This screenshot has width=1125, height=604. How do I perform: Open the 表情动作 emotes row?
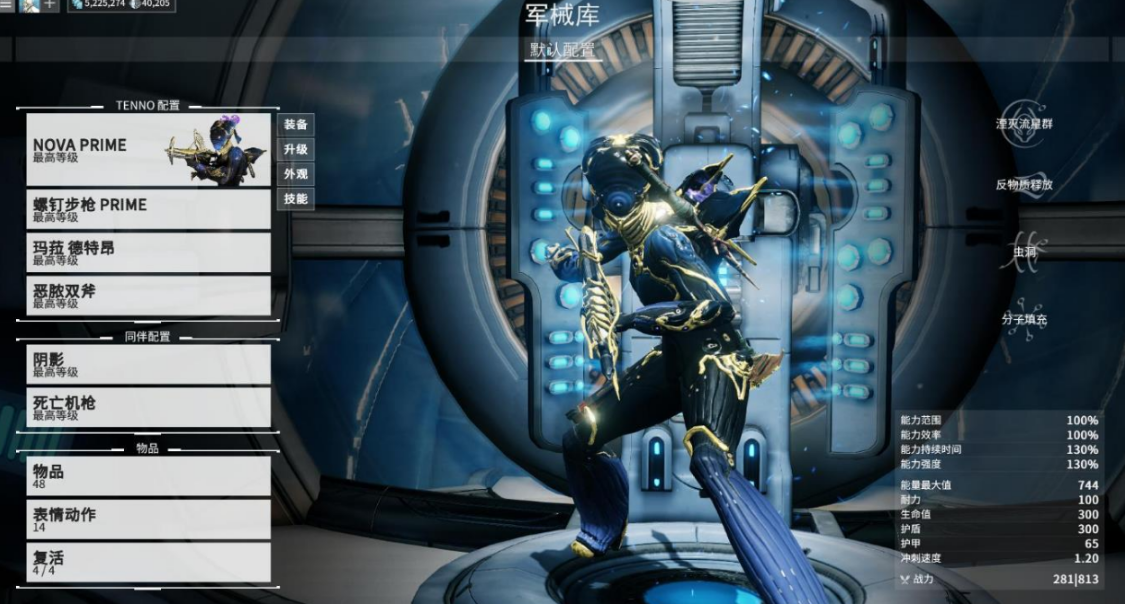click(148, 519)
